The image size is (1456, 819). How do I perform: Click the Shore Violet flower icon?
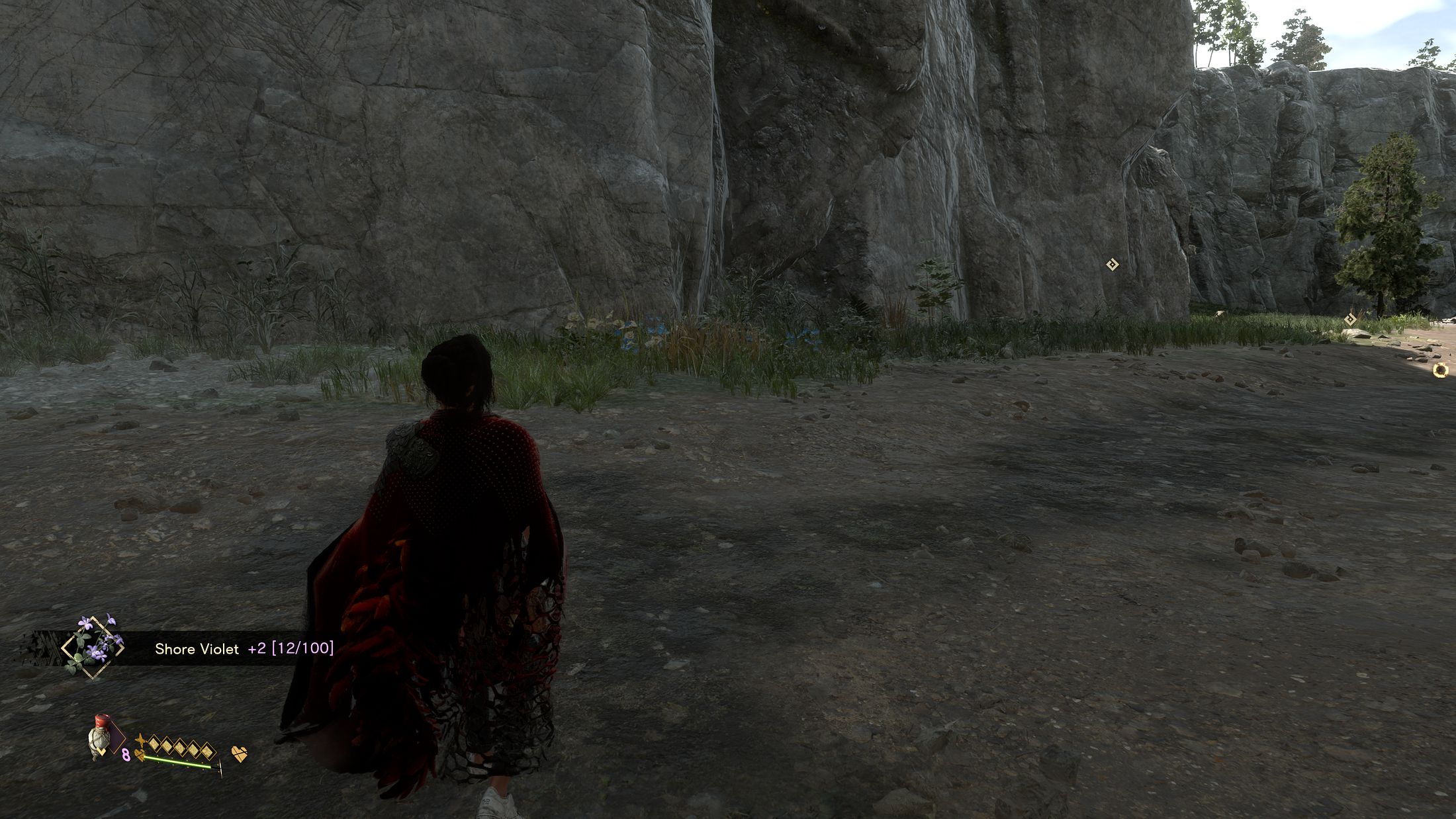tap(92, 645)
